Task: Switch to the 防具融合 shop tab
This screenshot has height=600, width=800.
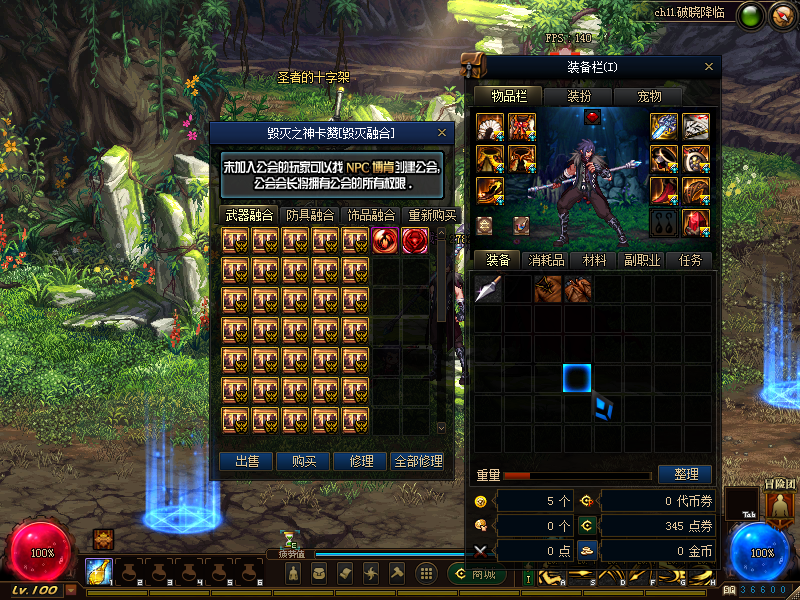Action: tap(310, 215)
